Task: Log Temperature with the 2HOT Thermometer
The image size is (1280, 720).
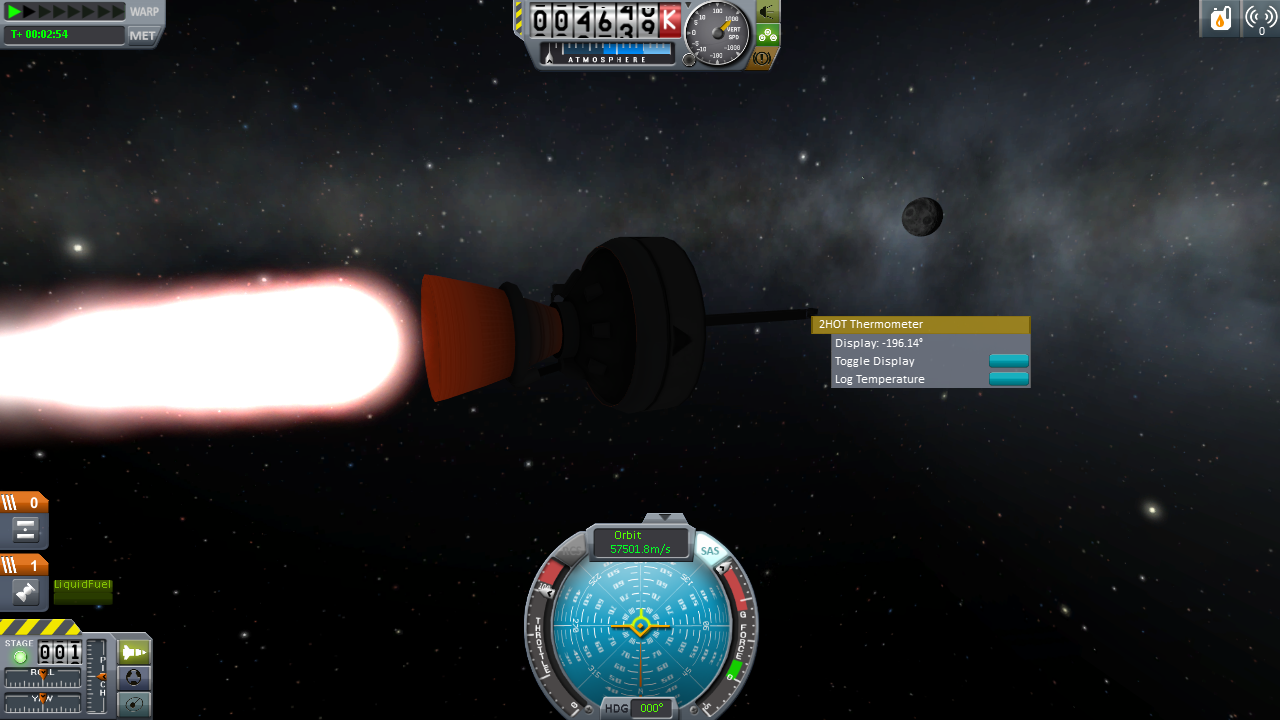Action: [x=1008, y=379]
